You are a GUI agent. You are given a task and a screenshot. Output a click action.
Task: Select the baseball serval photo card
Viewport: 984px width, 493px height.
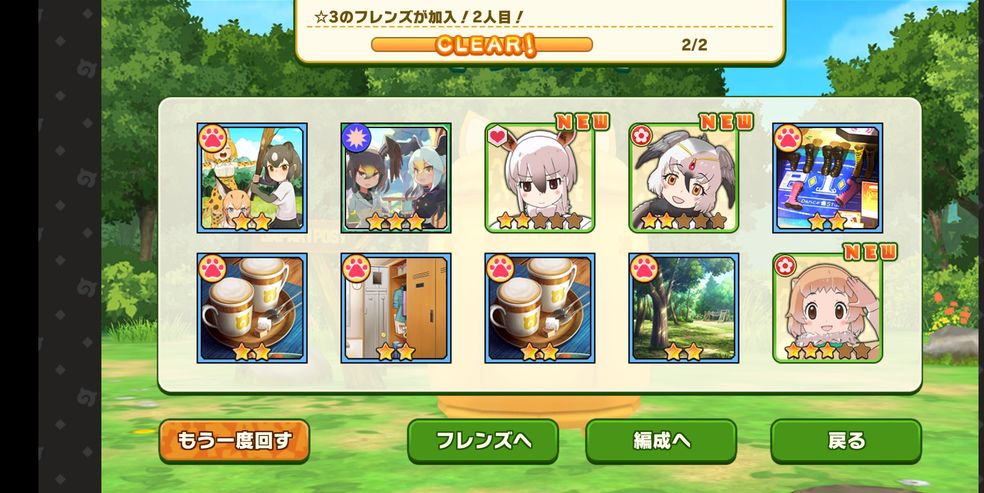pyautogui.click(x=252, y=178)
